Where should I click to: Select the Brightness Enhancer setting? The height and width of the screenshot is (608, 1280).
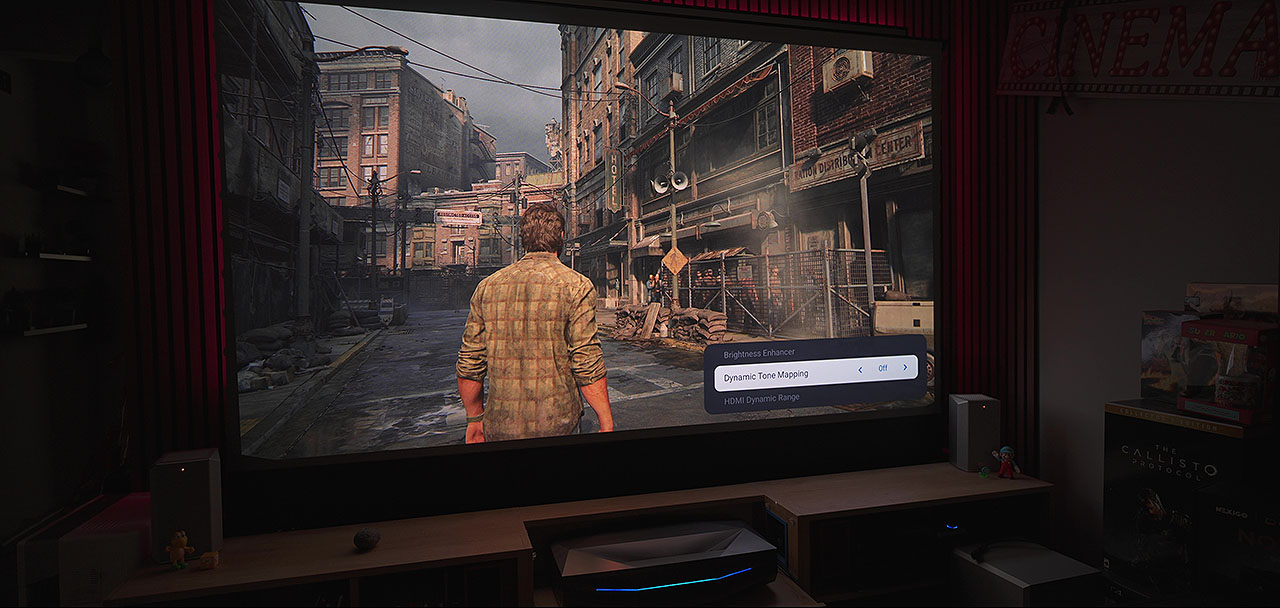(761, 354)
